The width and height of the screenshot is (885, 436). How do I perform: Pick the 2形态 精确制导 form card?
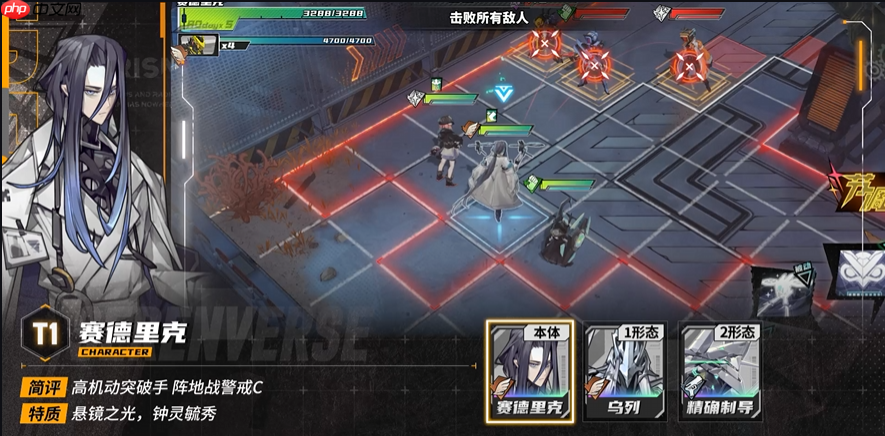click(x=717, y=369)
